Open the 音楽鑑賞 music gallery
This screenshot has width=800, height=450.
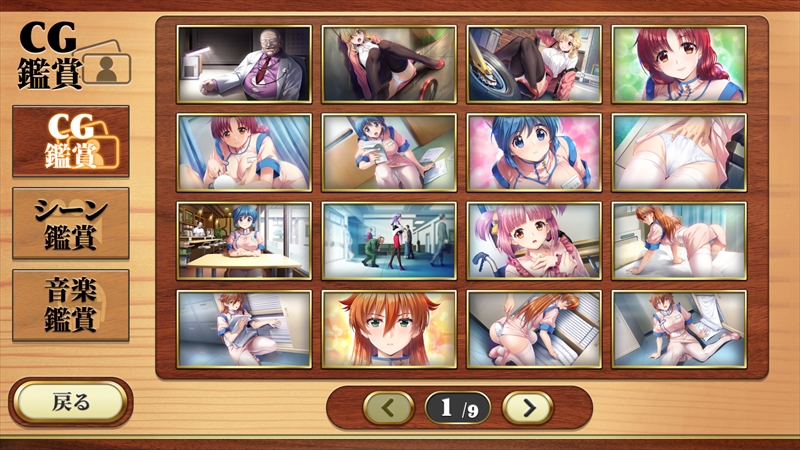70,305
